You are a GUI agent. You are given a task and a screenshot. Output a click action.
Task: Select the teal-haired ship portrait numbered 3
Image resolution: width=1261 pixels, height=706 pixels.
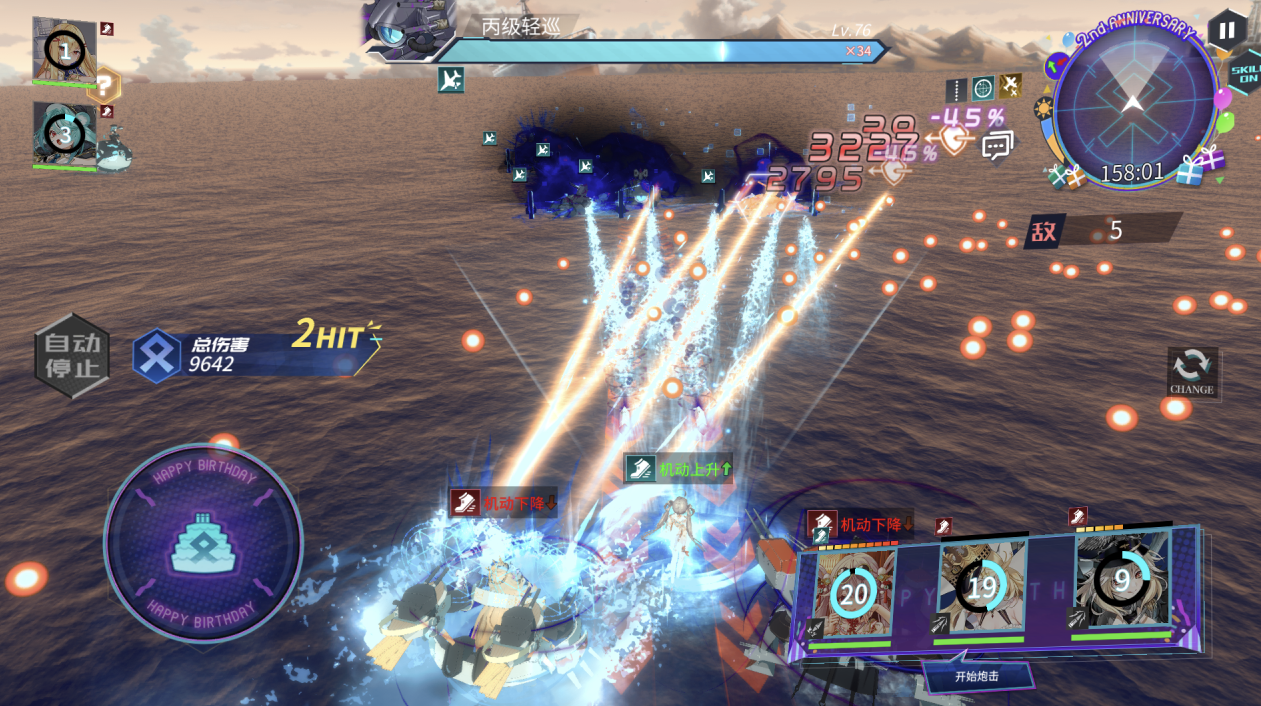64,133
